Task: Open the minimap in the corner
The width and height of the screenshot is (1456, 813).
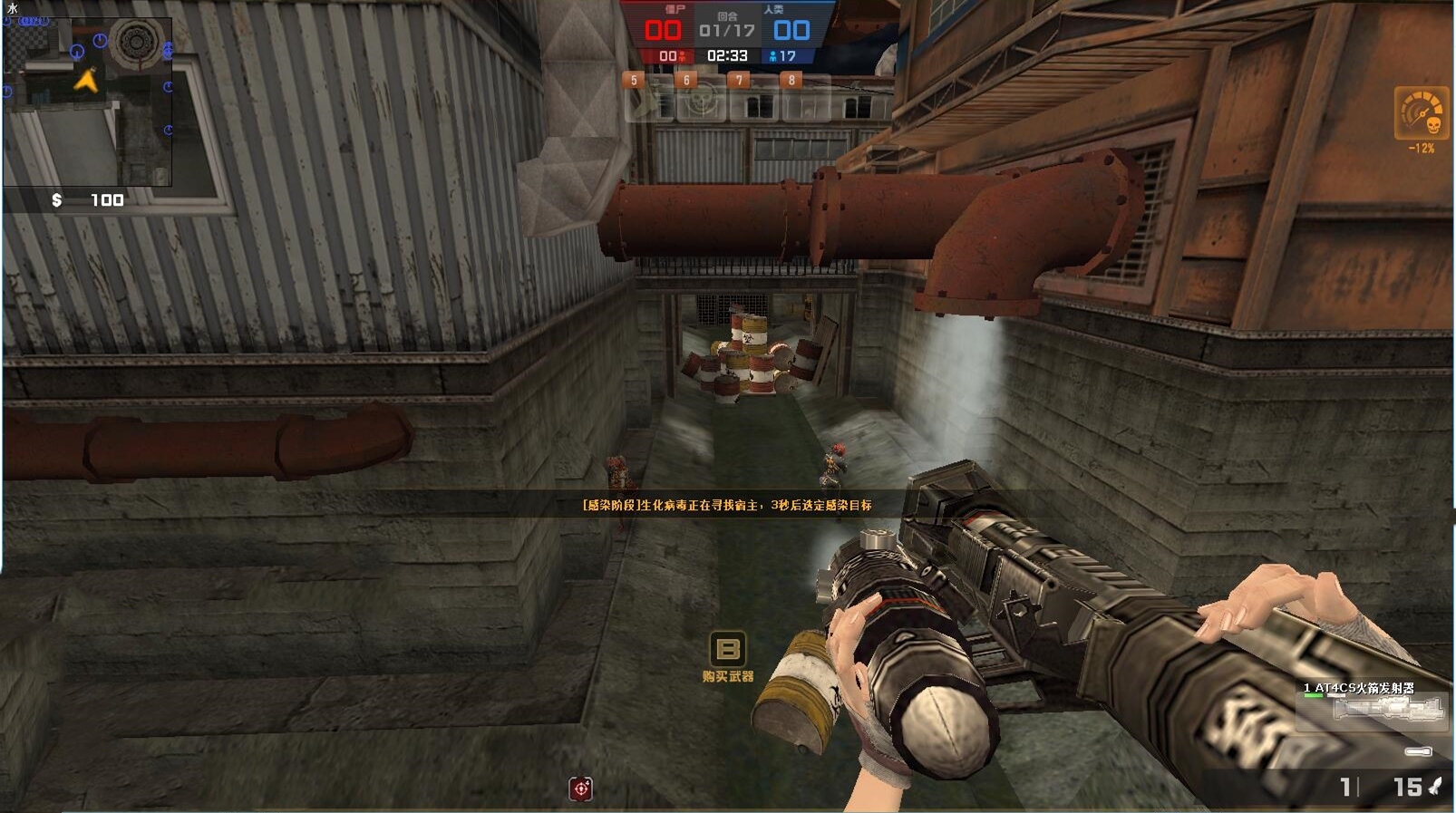Action: point(88,100)
